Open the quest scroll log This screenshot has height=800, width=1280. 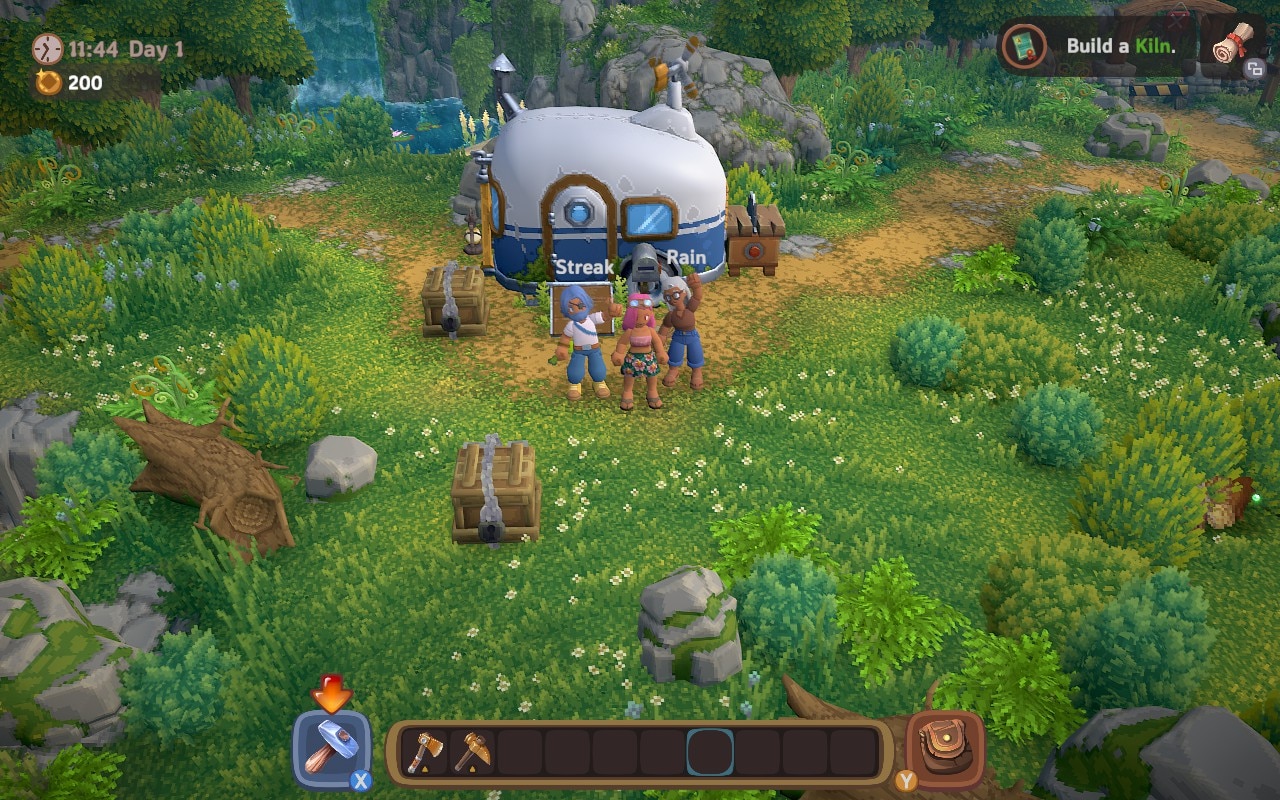[x=1231, y=43]
